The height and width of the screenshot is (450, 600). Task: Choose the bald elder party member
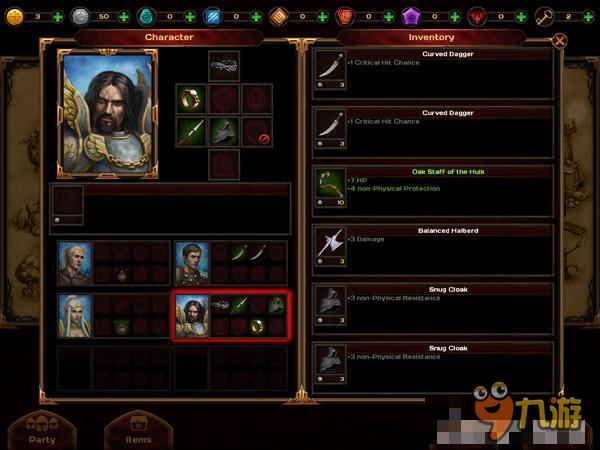pos(74,264)
